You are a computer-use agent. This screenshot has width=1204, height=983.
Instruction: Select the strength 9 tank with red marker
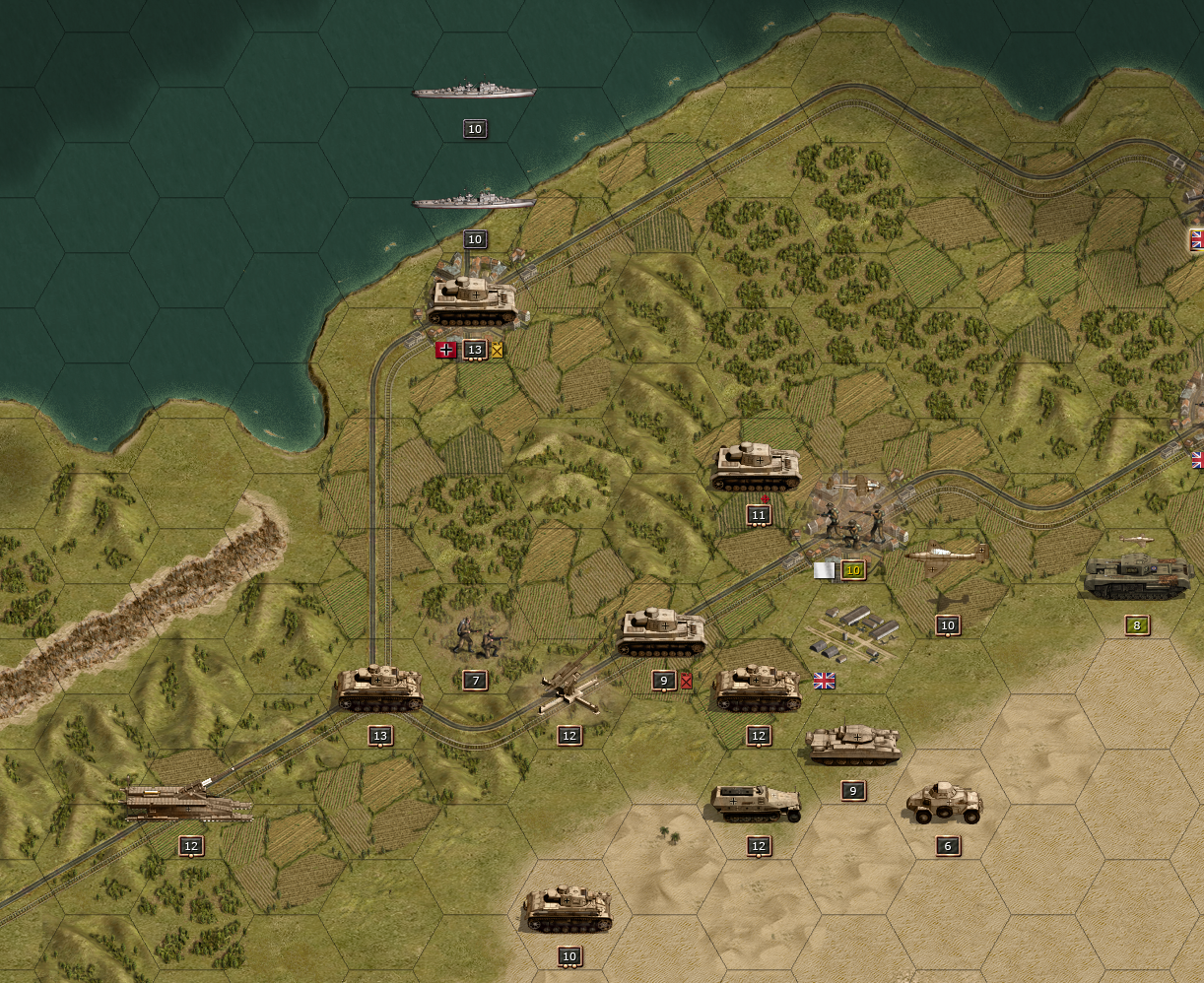tap(662, 632)
